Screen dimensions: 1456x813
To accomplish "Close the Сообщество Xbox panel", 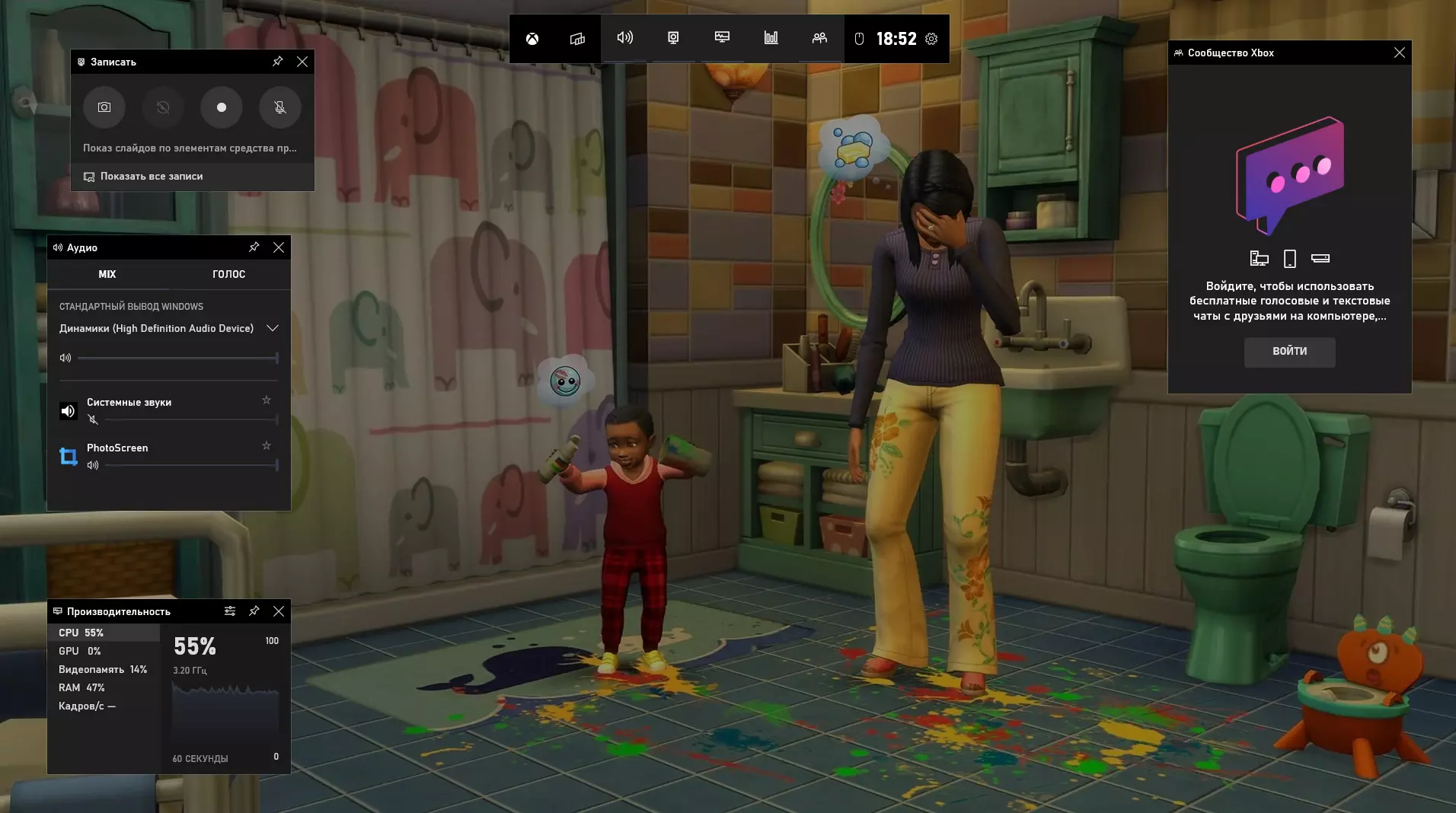I will pos(1399,53).
